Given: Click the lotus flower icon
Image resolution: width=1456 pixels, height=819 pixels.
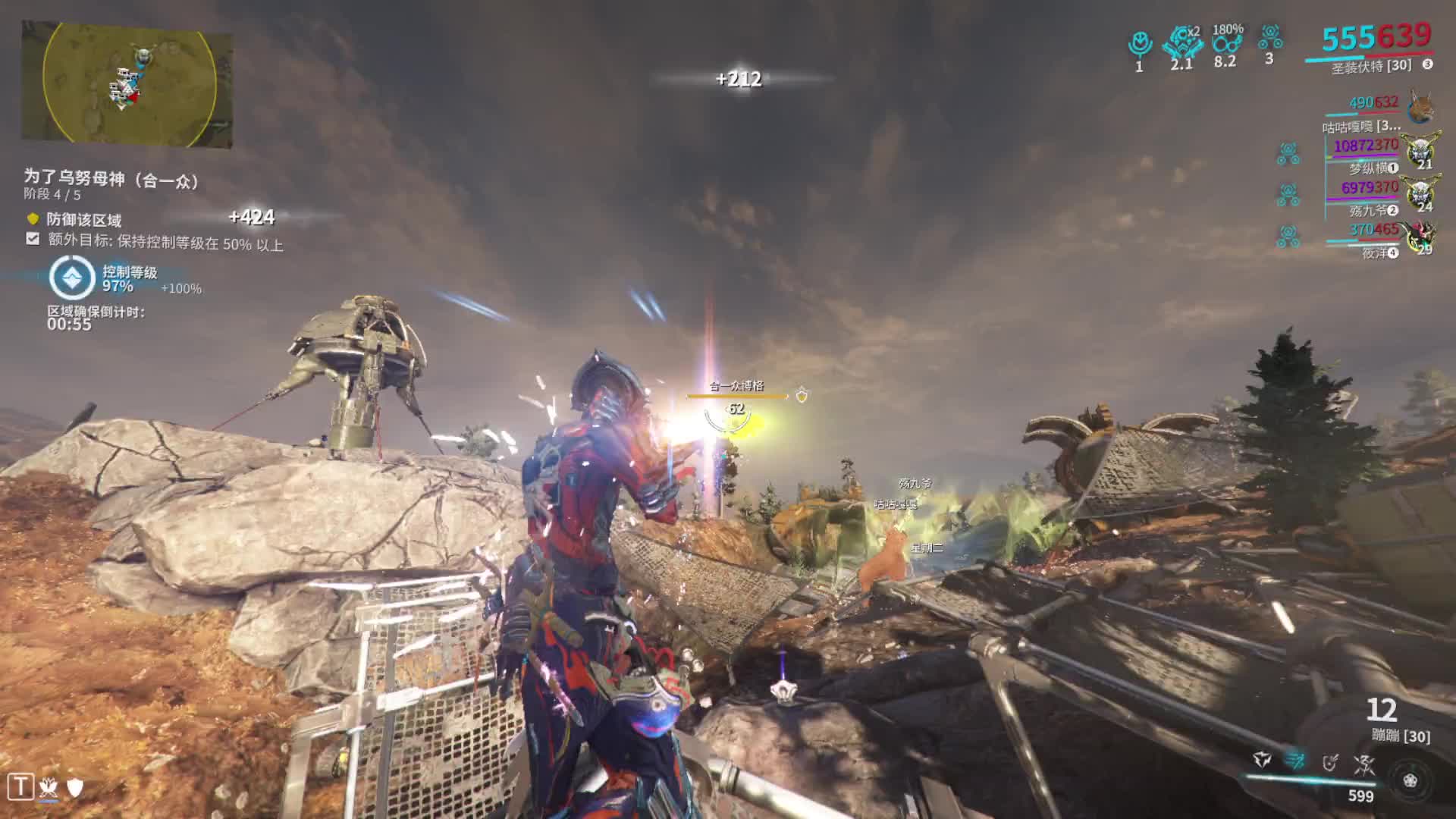Looking at the screenshot, I should [49, 788].
